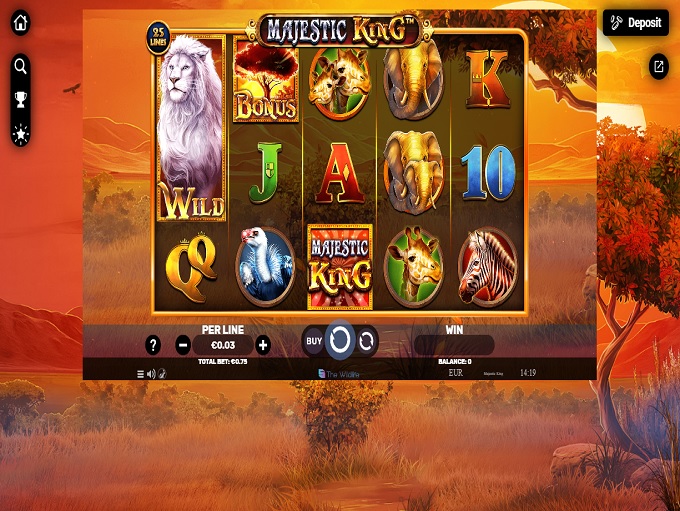This screenshot has height=511, width=680.
Task: Click the Deposit button
Action: click(636, 23)
